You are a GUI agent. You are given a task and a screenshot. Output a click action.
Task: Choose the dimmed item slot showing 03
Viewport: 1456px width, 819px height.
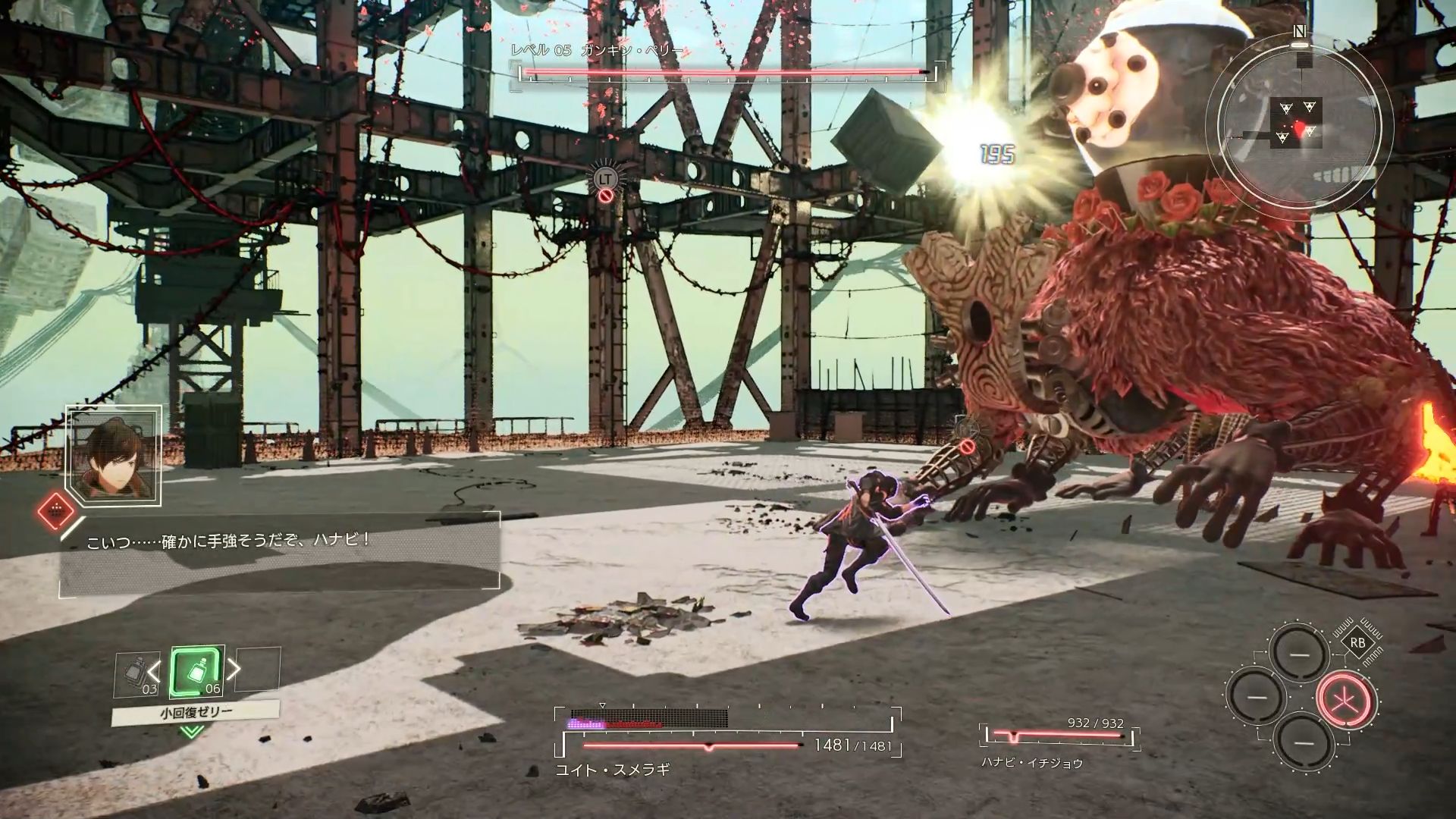(x=136, y=675)
